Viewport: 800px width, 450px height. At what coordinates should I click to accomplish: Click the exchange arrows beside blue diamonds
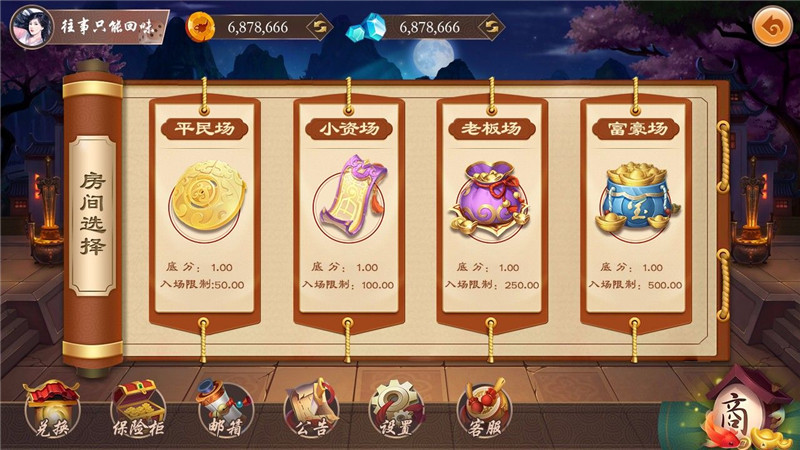pyautogui.click(x=489, y=27)
